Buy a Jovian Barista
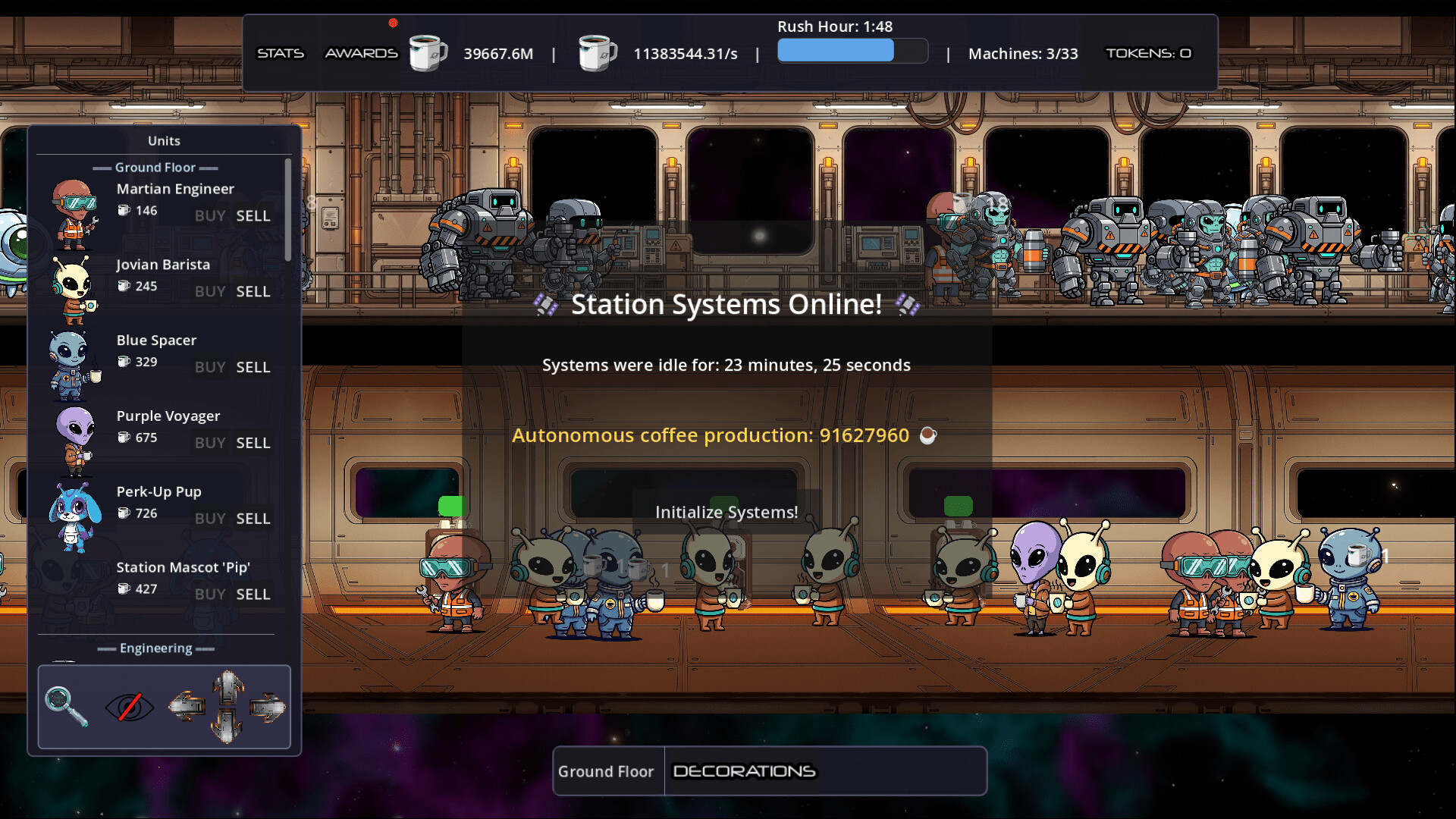The width and height of the screenshot is (1456, 819). tap(209, 291)
